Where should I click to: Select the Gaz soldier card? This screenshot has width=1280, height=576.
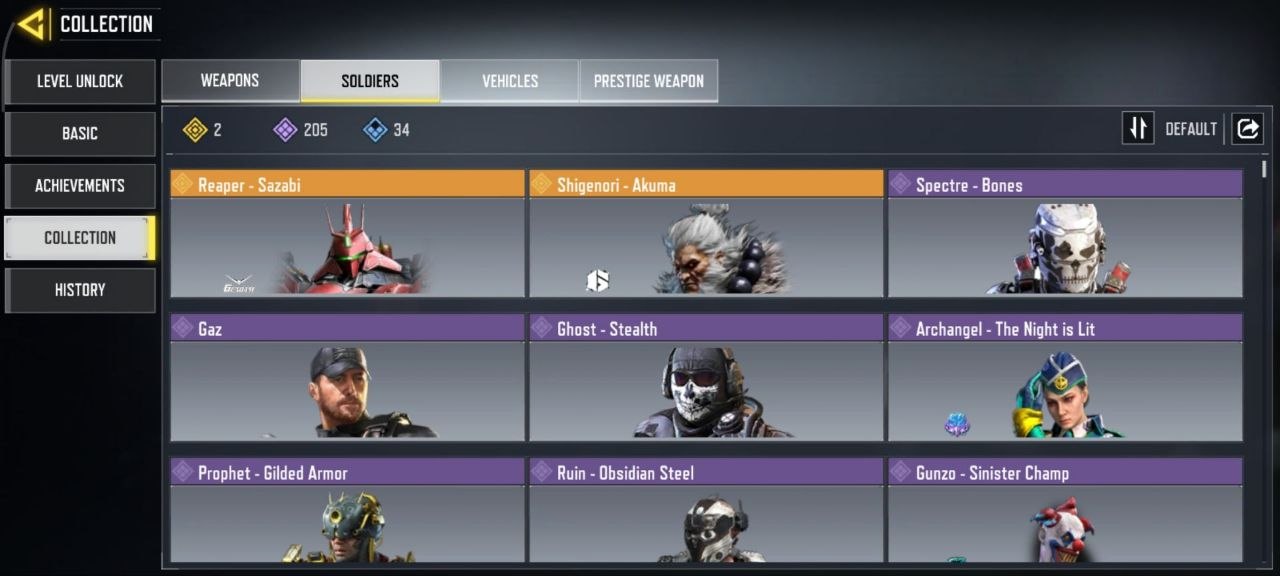[x=347, y=378]
